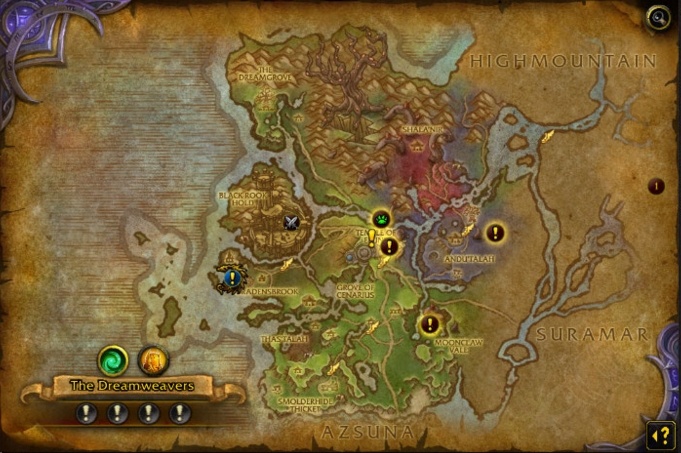Select the green paw print quest marker
The width and height of the screenshot is (681, 453).
pyautogui.click(x=381, y=218)
